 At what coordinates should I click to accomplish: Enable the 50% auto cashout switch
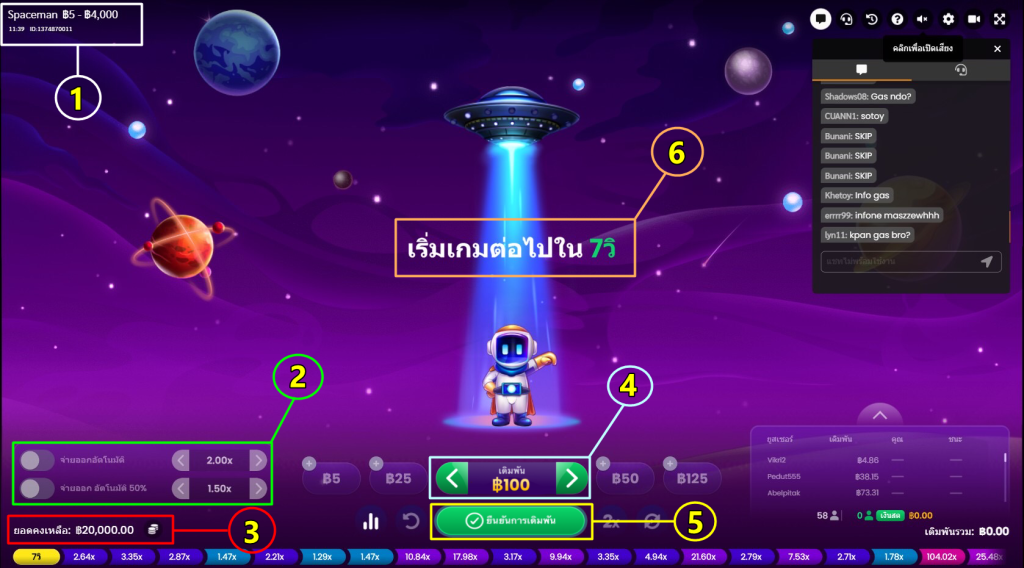pyautogui.click(x=38, y=488)
